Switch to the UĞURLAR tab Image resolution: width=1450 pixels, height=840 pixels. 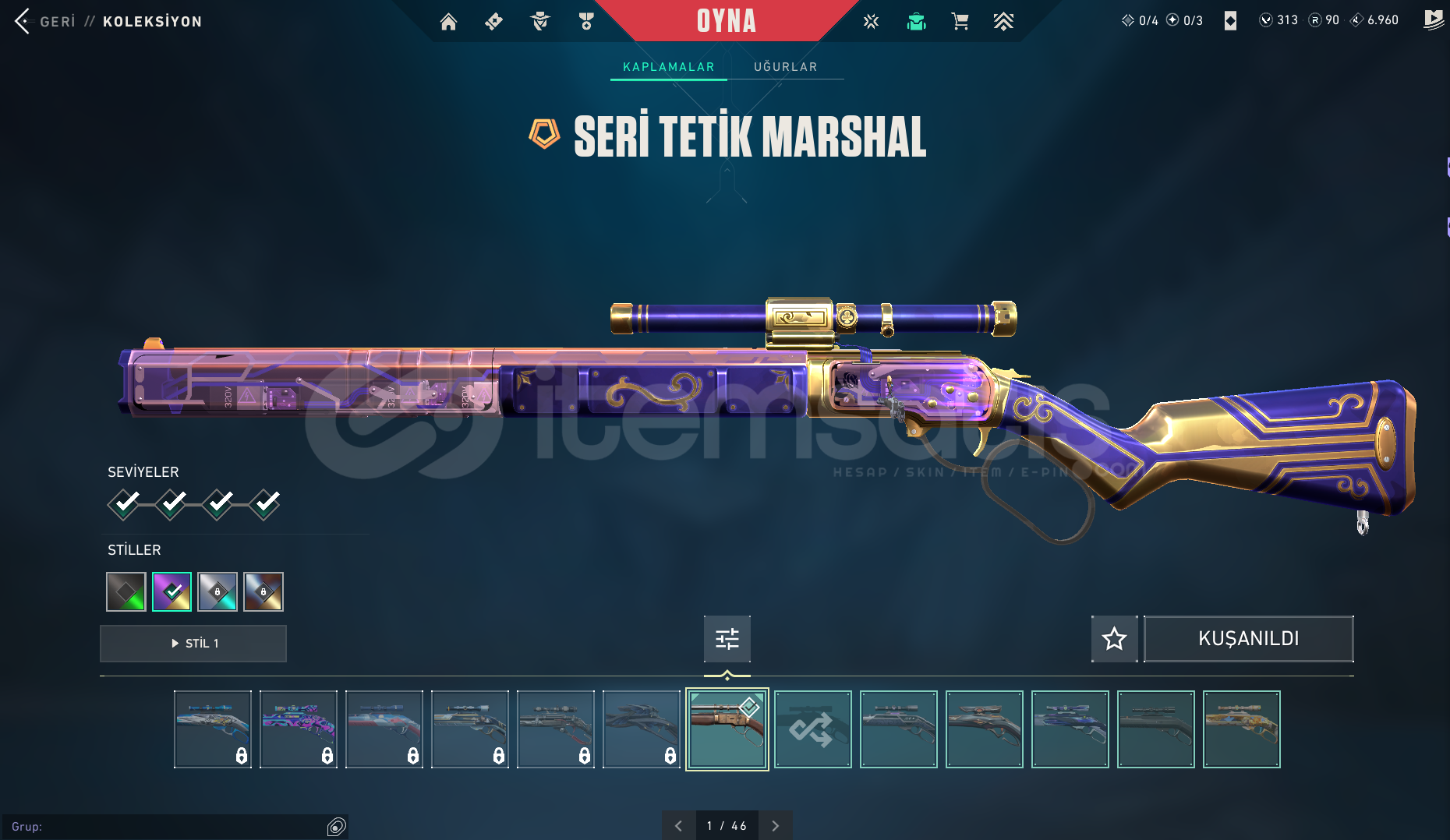[x=785, y=67]
